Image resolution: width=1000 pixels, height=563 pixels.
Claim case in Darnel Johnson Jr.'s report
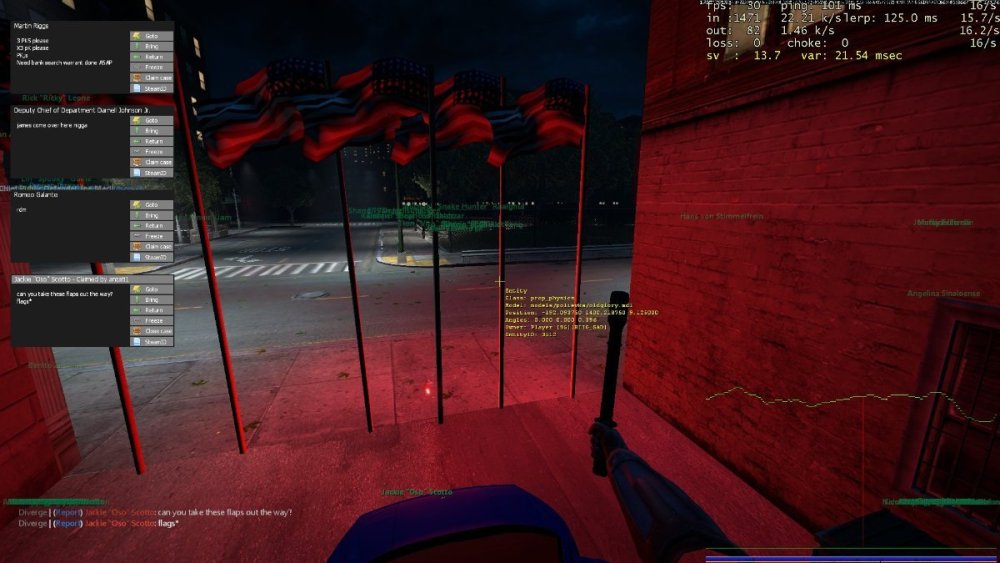[x=151, y=162]
